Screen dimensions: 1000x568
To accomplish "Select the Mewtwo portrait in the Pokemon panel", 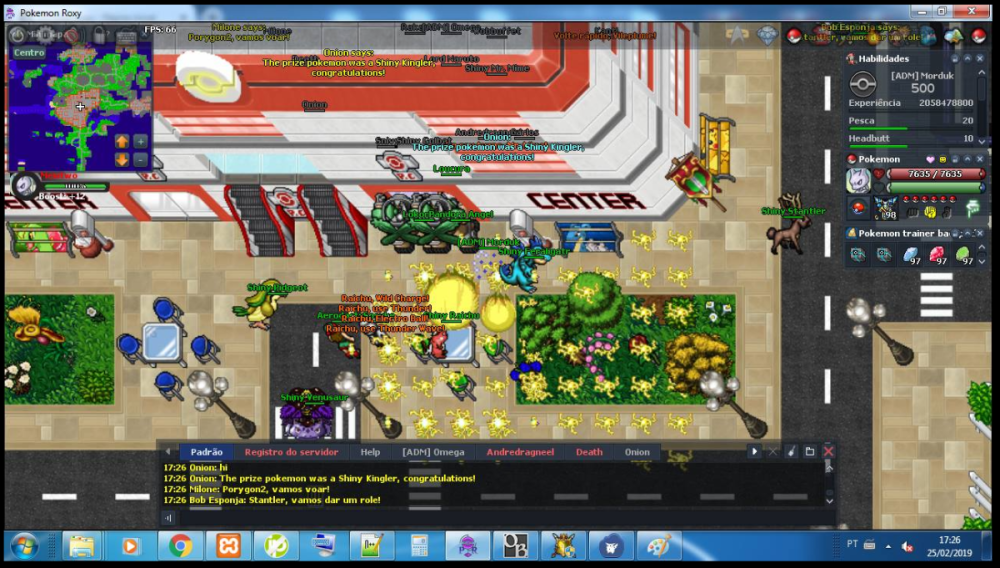I will (x=859, y=181).
